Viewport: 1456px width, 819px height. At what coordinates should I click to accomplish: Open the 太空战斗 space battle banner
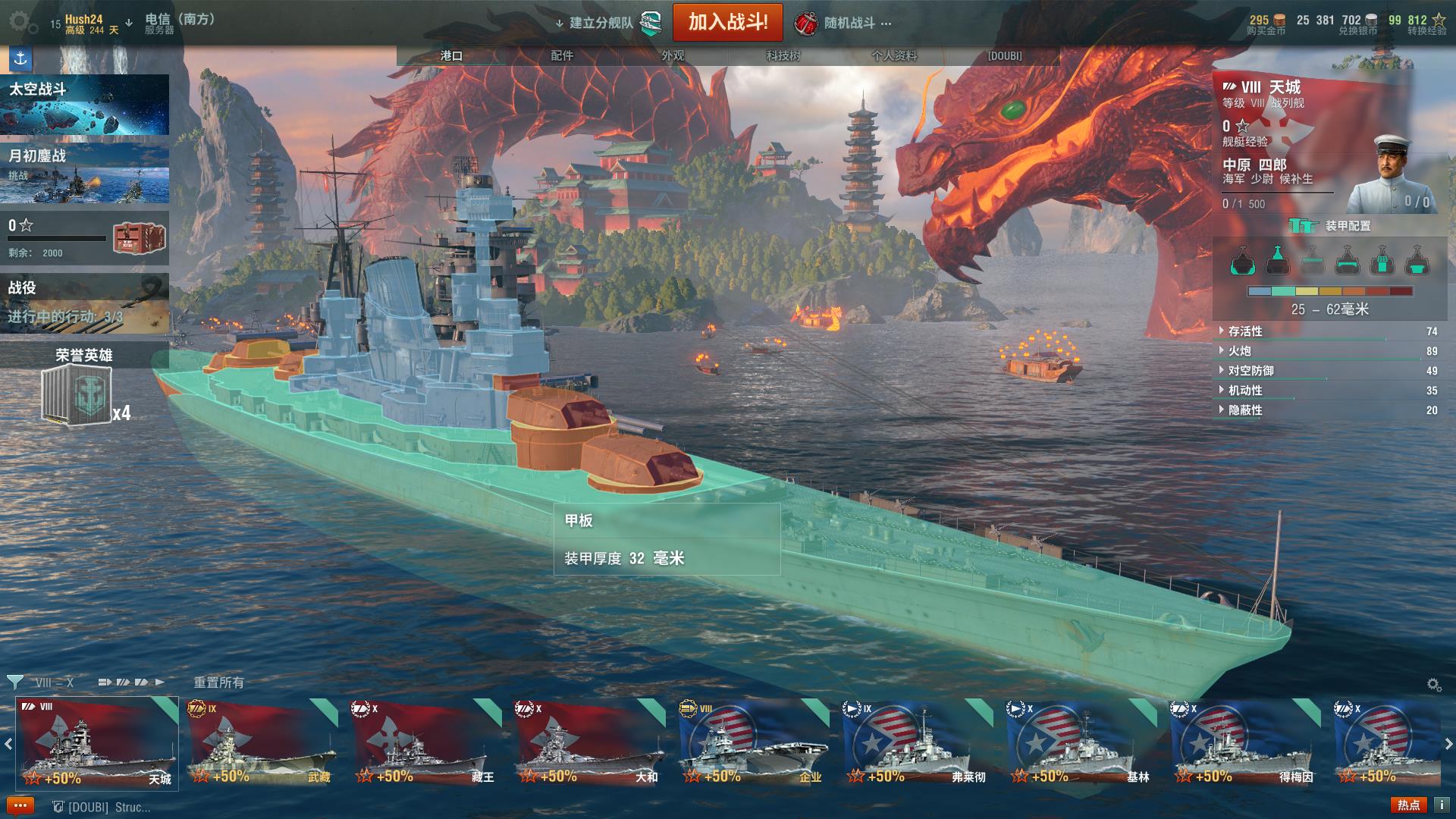pyautogui.click(x=84, y=105)
